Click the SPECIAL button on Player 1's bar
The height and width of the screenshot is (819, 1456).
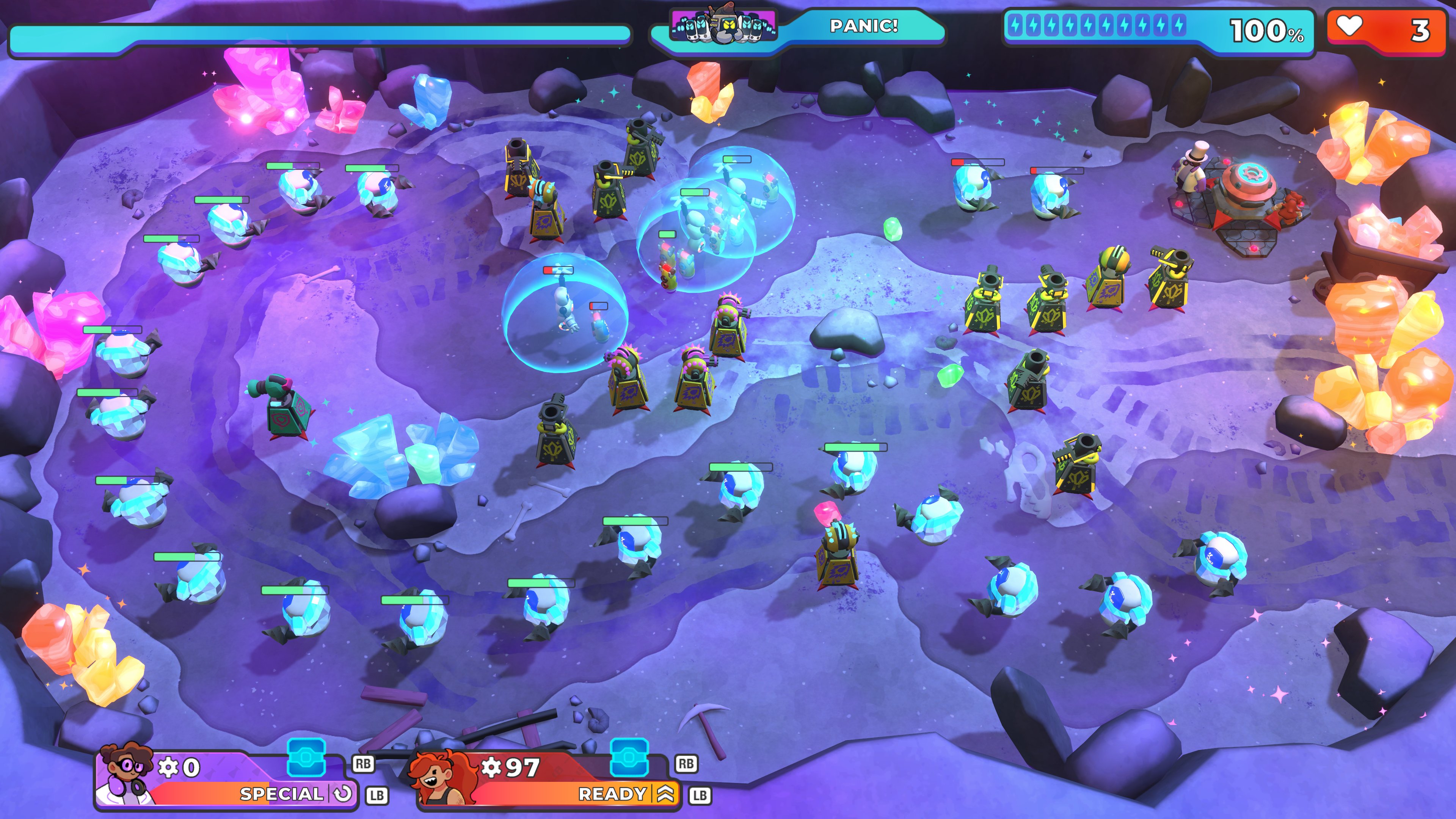282,793
